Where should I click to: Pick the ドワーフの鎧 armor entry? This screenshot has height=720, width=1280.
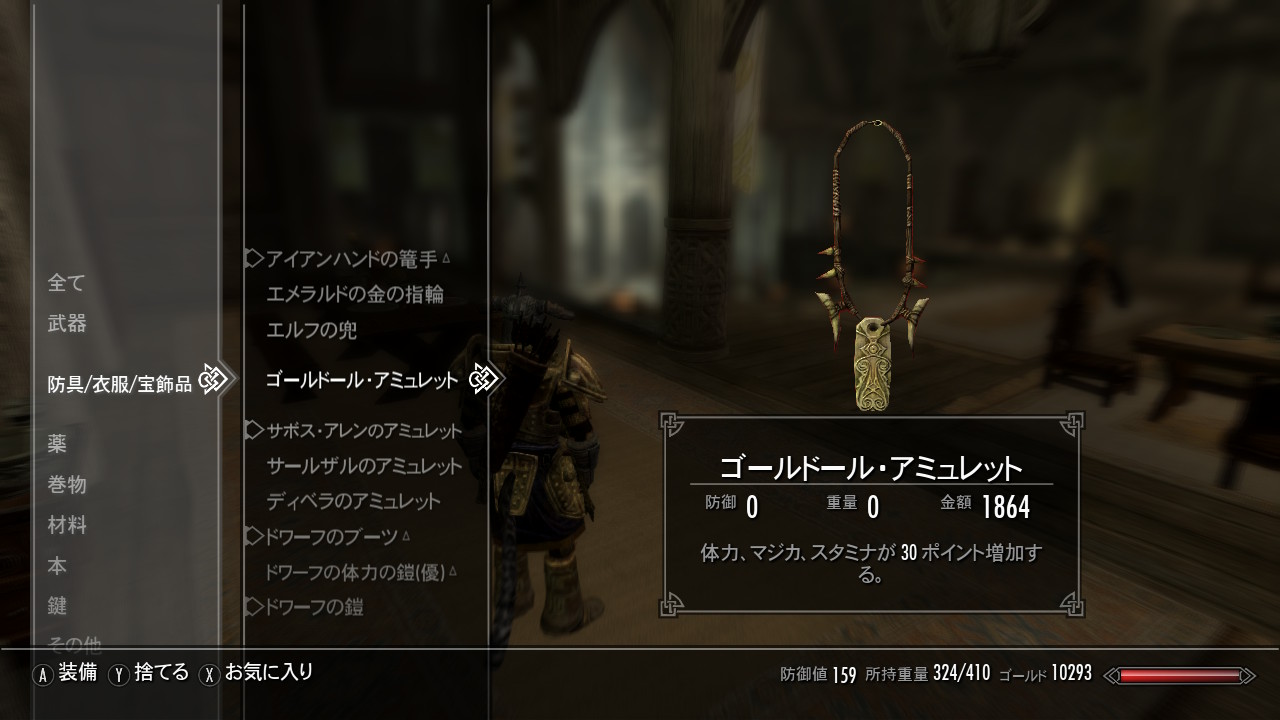coord(315,606)
